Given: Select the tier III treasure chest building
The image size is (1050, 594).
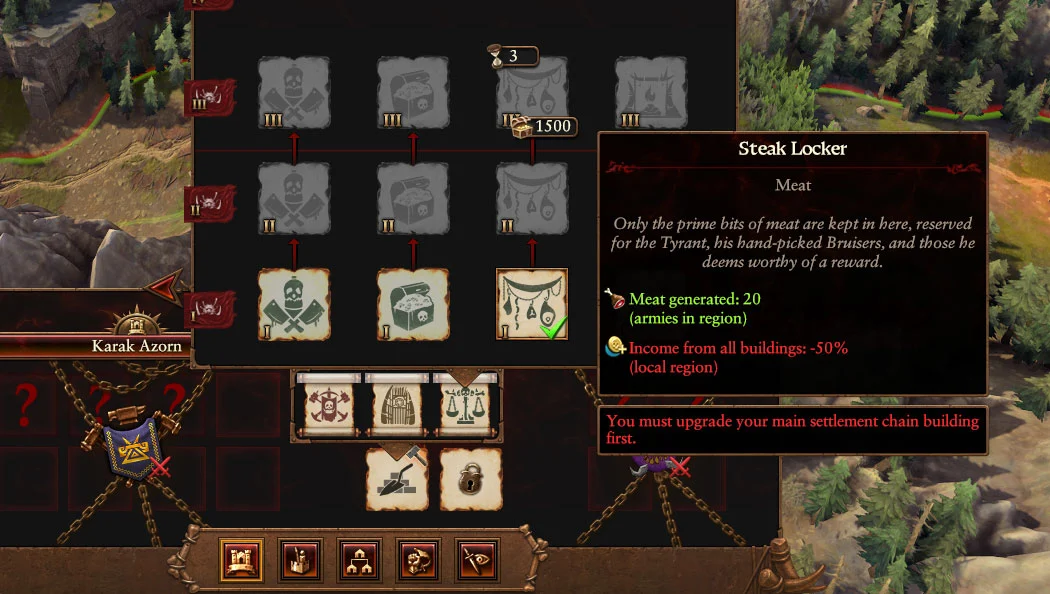Looking at the screenshot, I should (413, 93).
